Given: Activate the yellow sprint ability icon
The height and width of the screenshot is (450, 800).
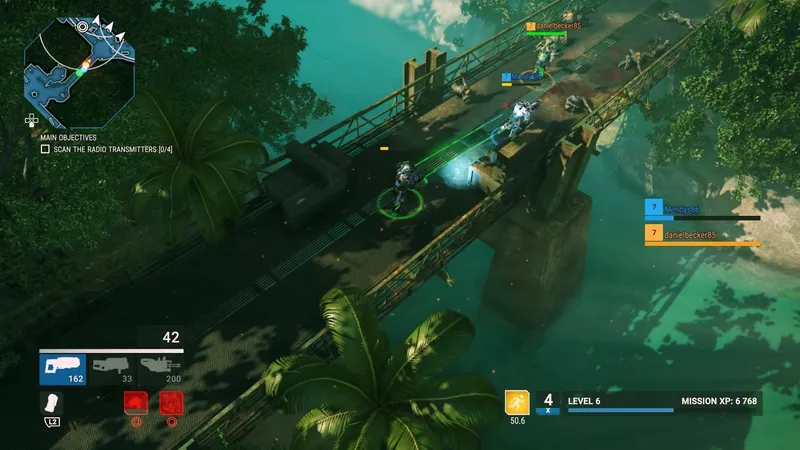Looking at the screenshot, I should pos(517,402).
